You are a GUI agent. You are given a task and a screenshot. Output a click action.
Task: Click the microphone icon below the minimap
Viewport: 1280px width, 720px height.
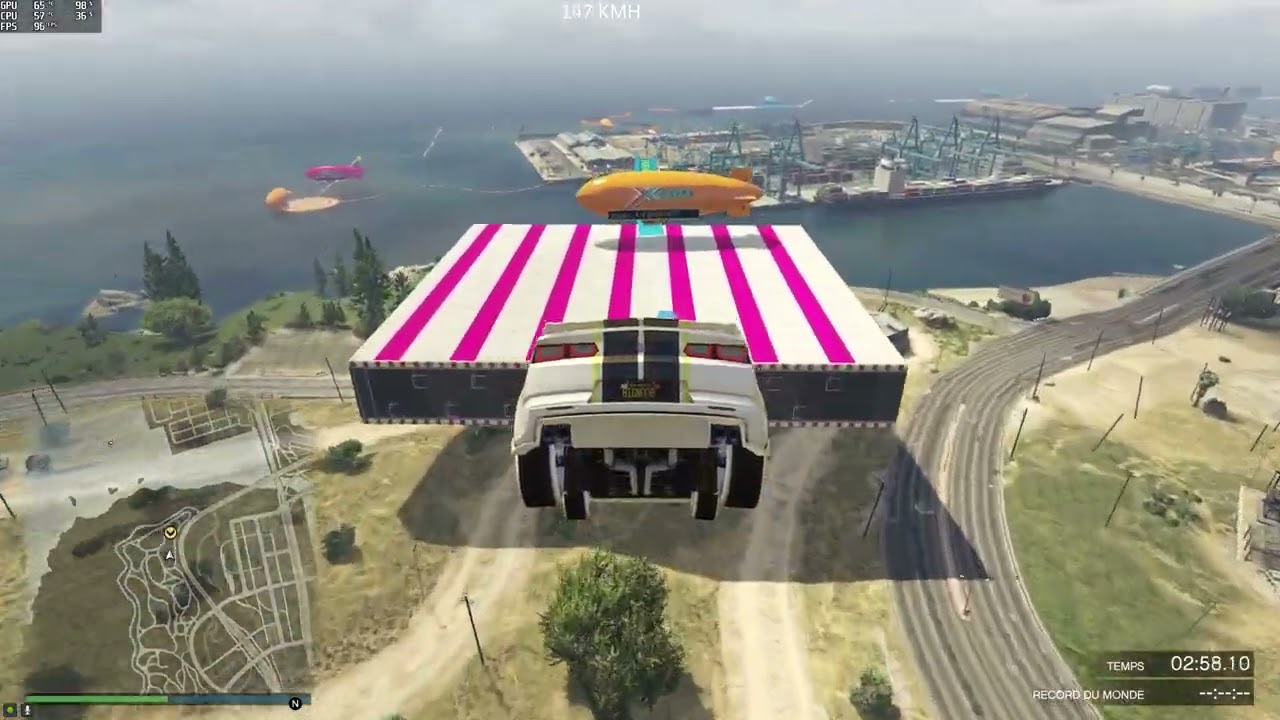(26, 710)
